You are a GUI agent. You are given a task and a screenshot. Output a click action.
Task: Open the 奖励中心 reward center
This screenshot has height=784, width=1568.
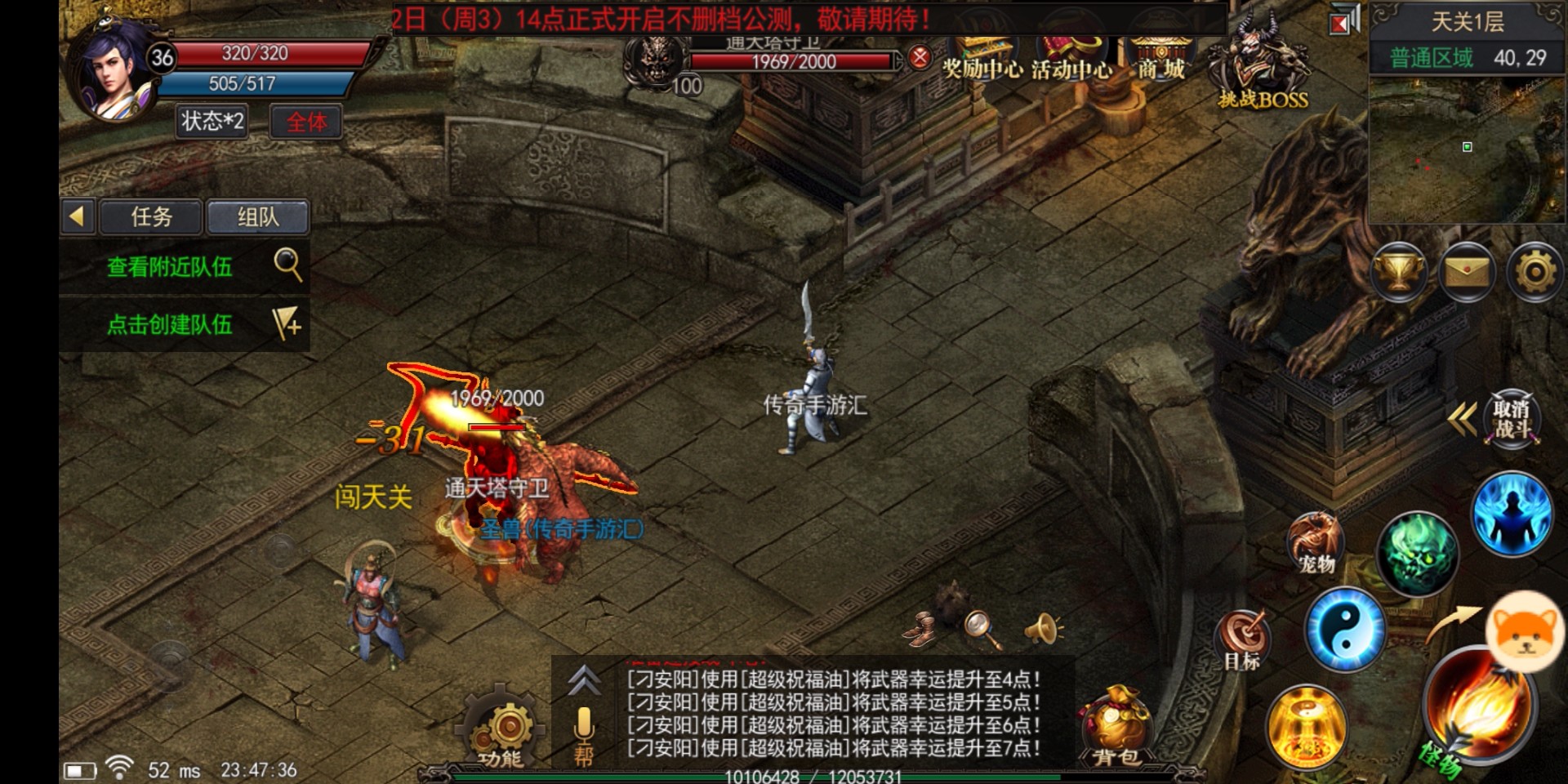pyautogui.click(x=982, y=57)
